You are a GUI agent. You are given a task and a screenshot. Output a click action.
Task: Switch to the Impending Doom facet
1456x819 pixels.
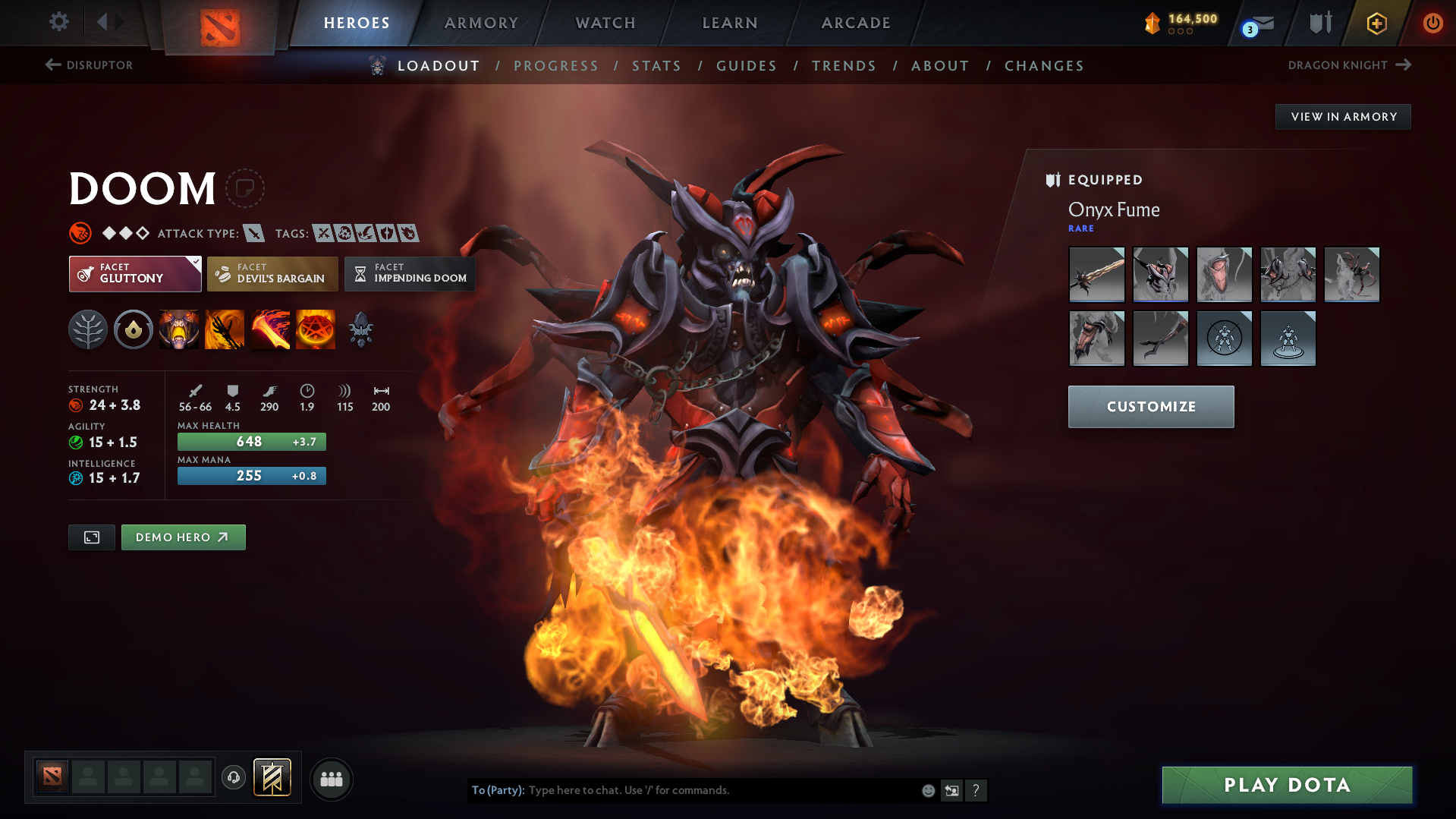(410, 273)
